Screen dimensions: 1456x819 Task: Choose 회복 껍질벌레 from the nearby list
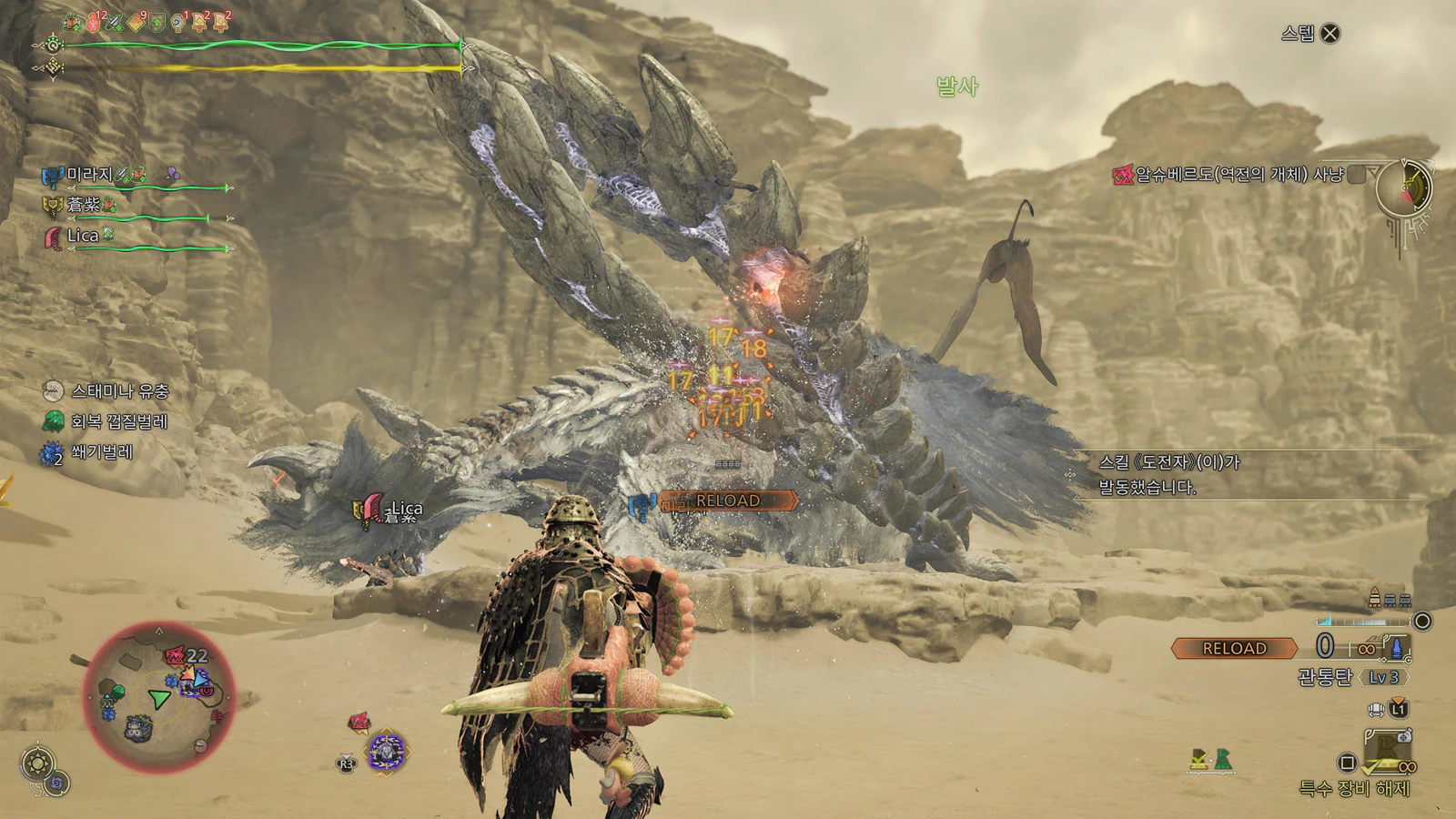coord(118,421)
